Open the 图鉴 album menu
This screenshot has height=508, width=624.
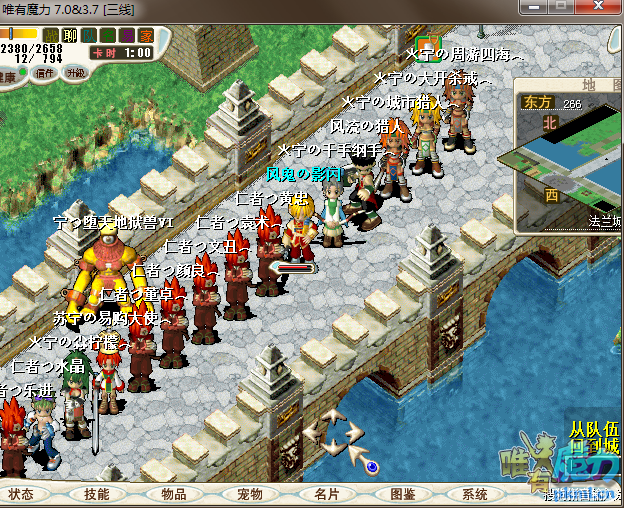[x=402, y=494]
